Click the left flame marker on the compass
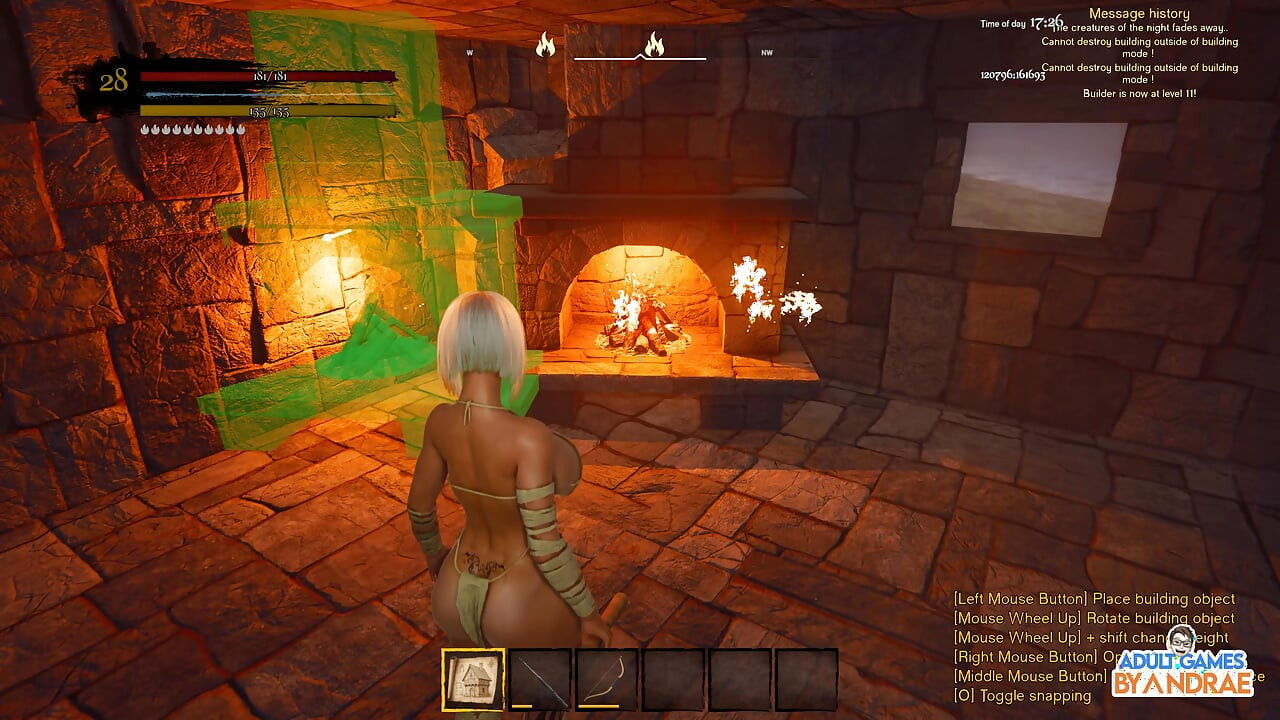The width and height of the screenshot is (1280, 720). [545, 47]
